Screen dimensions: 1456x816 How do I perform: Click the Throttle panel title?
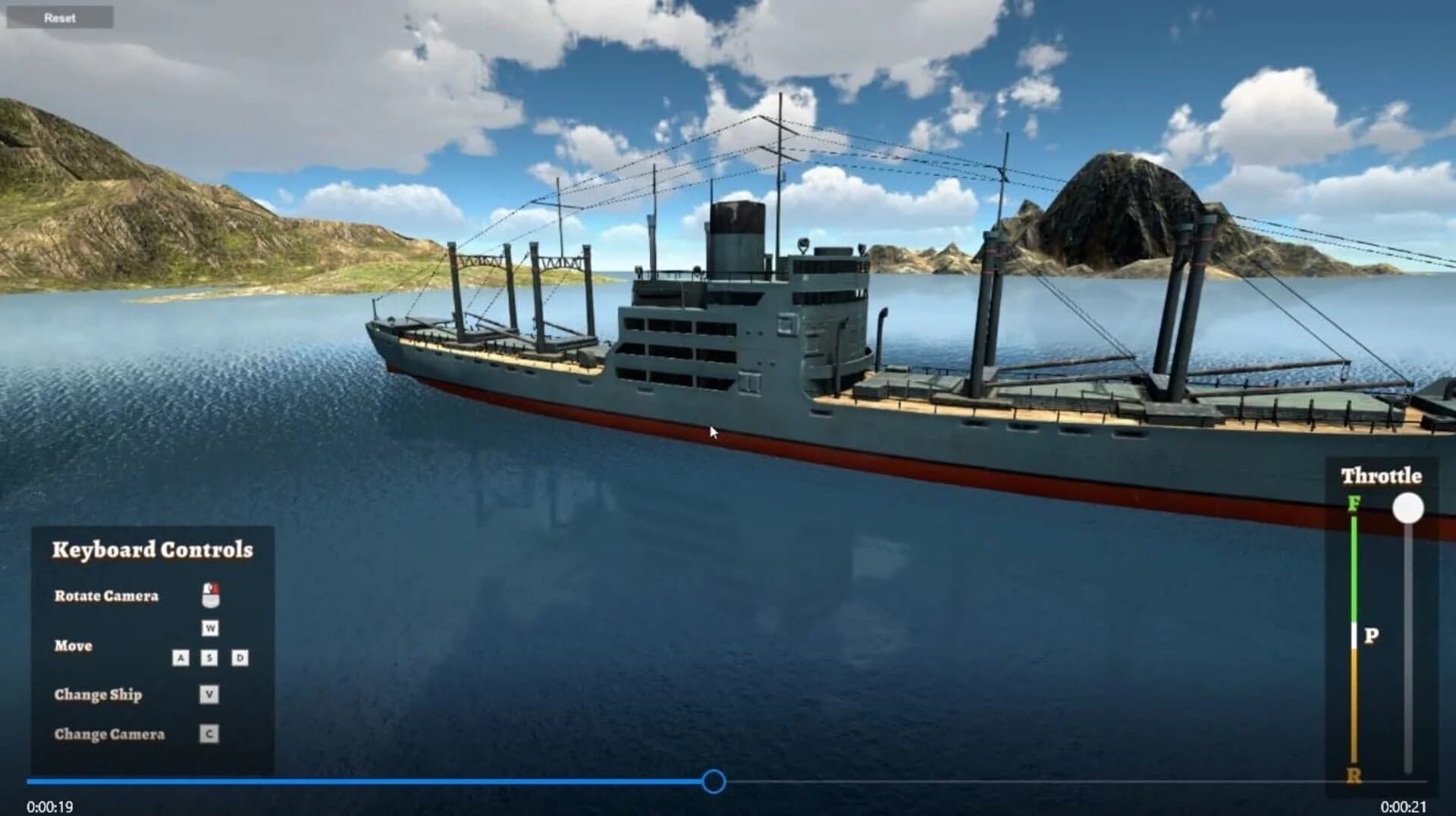[1382, 475]
